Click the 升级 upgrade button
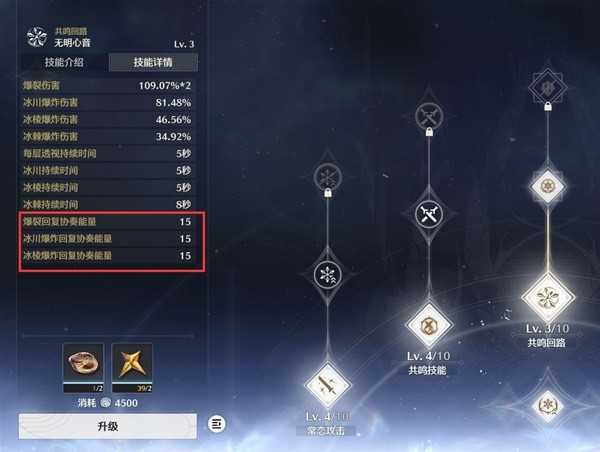 pyautogui.click(x=107, y=425)
